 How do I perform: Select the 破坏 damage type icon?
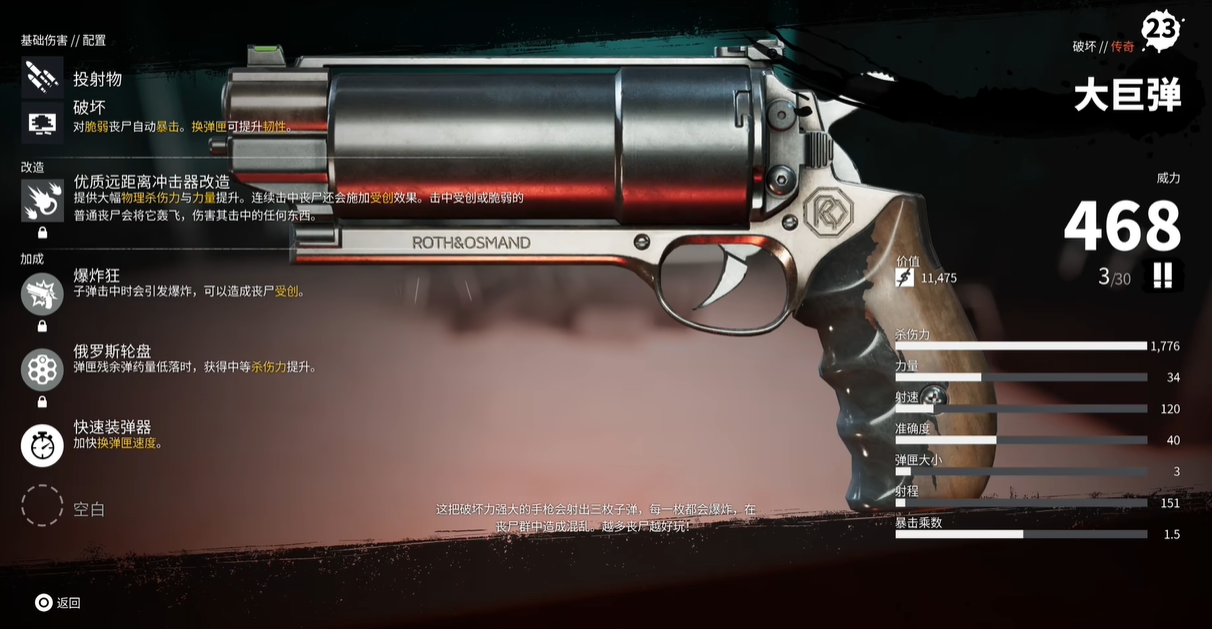tap(42, 122)
